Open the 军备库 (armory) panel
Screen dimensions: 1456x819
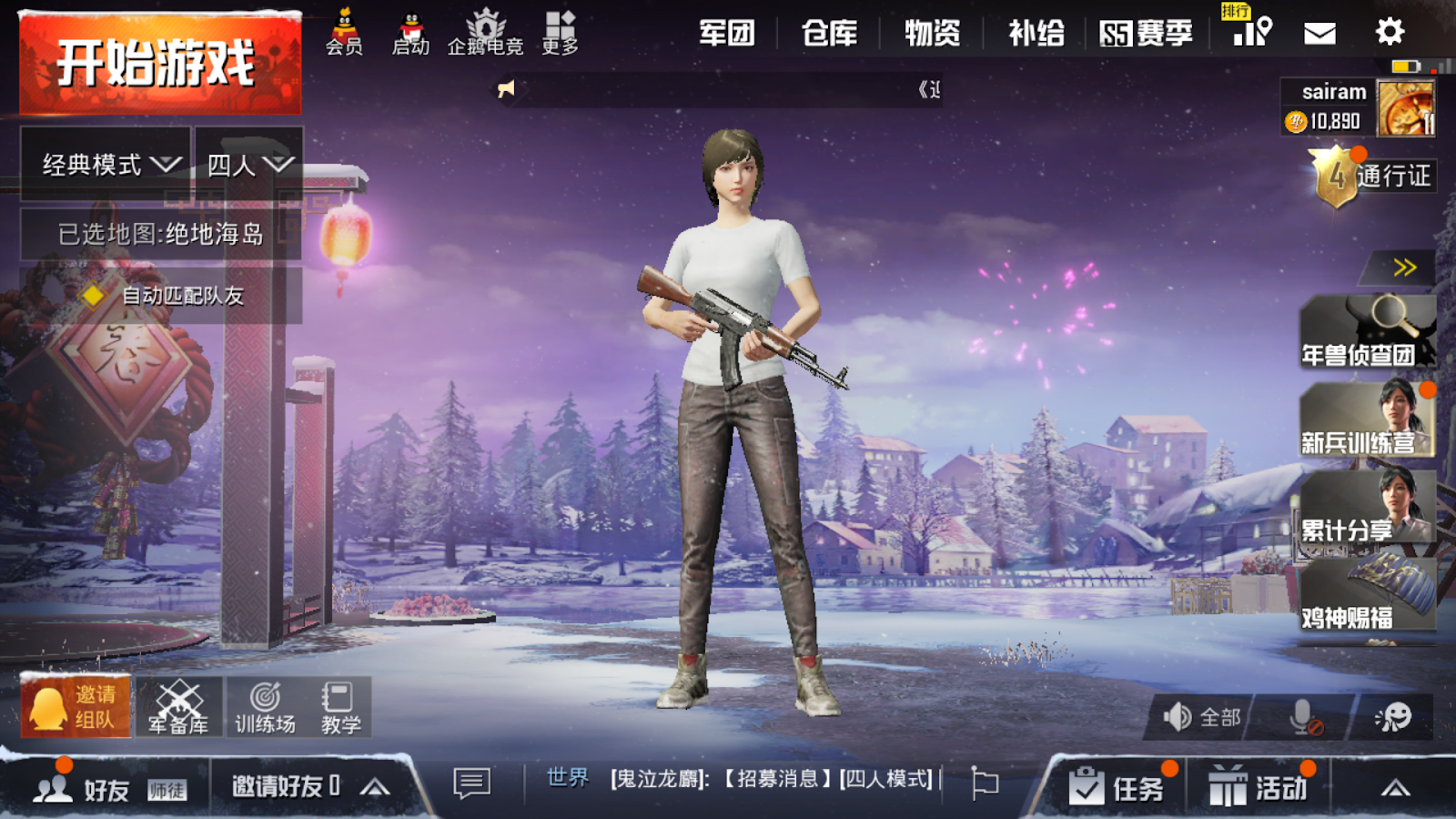tap(178, 708)
